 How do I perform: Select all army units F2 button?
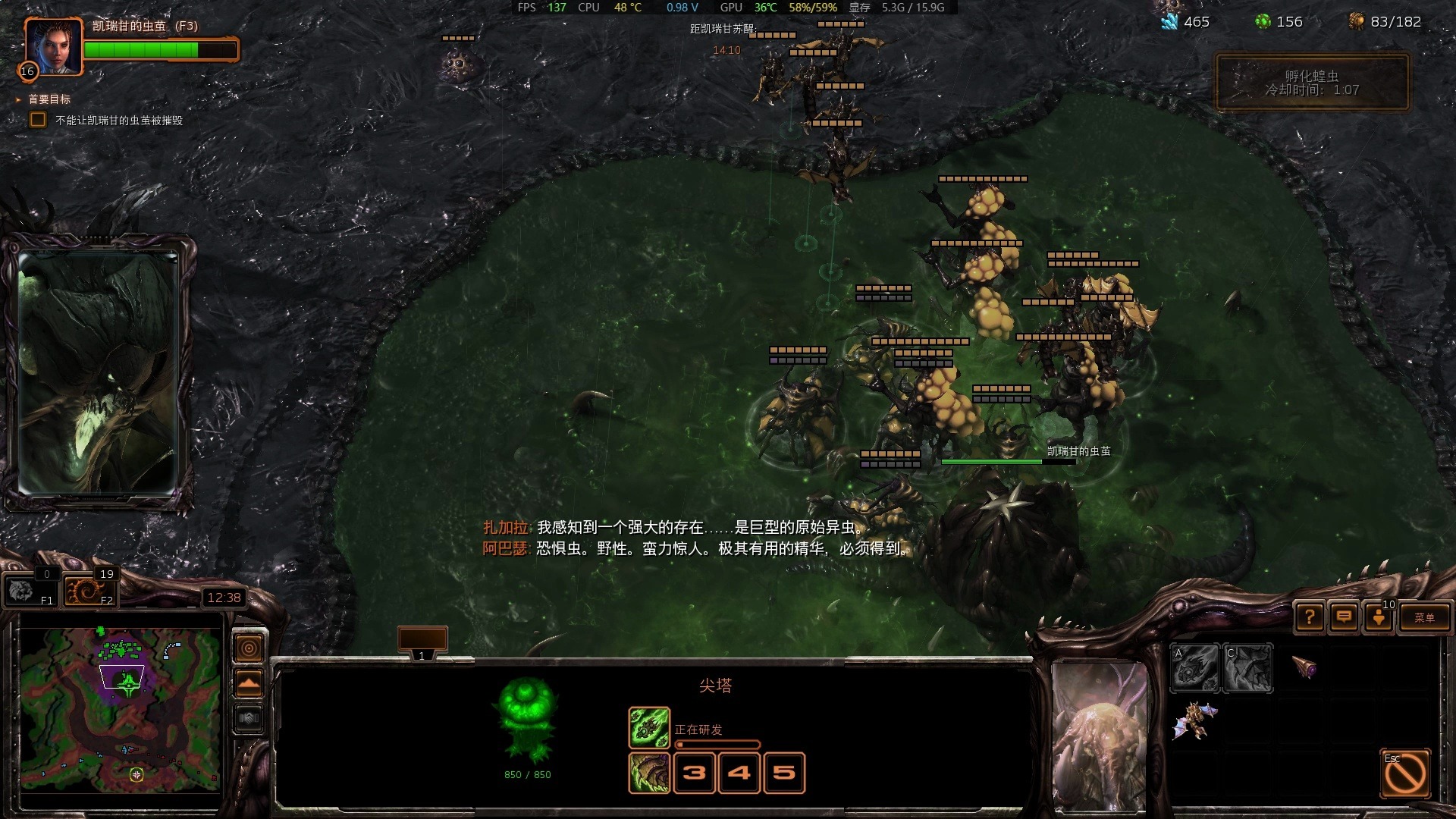(x=89, y=591)
